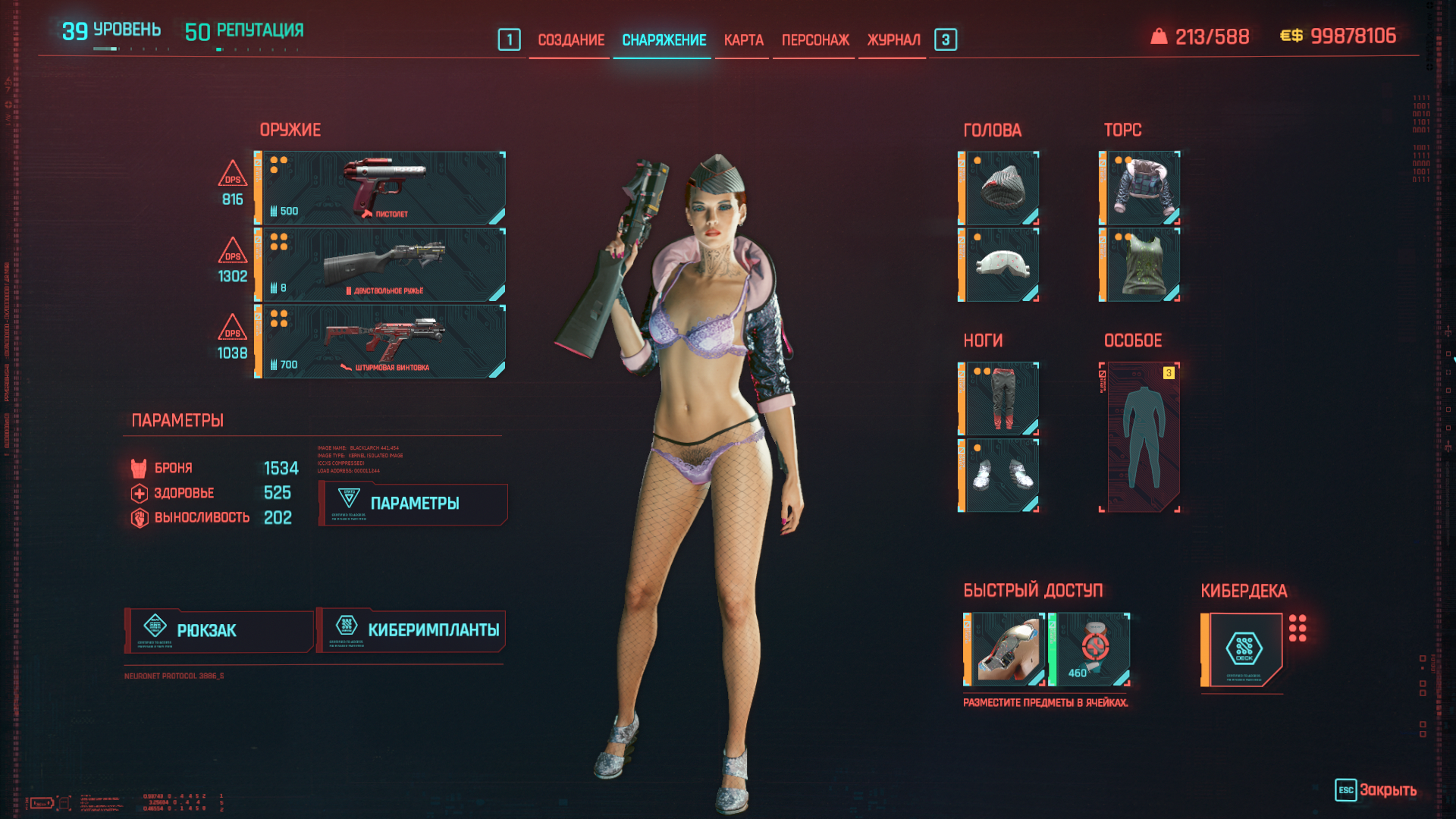Select the silver shoes slot
1456x819 pixels.
tap(999, 475)
